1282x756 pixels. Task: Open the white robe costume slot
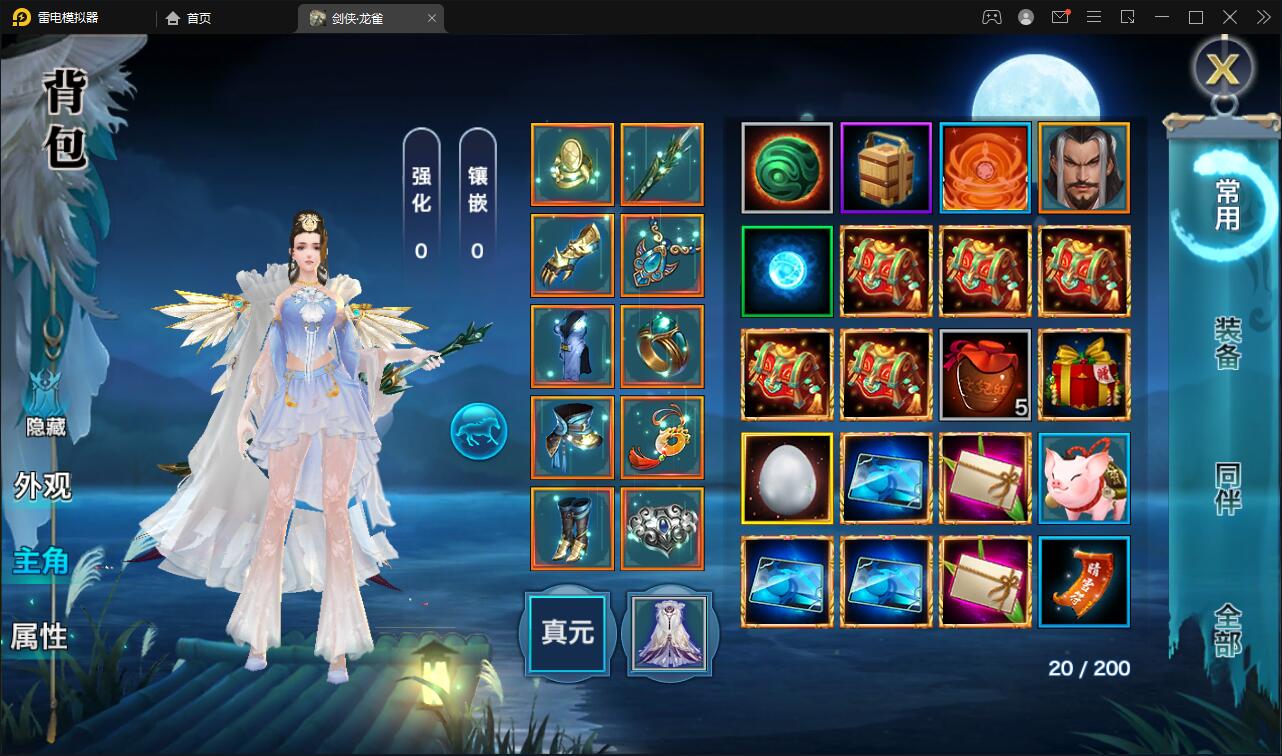click(x=667, y=633)
